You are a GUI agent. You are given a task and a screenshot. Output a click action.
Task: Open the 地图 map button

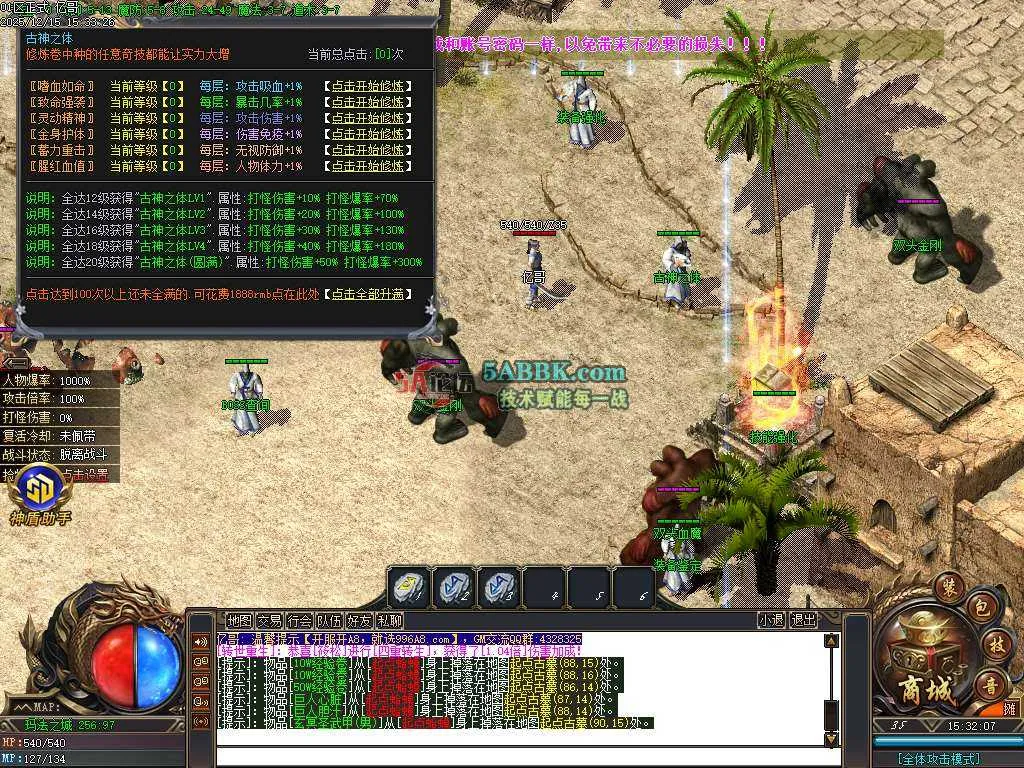239,620
